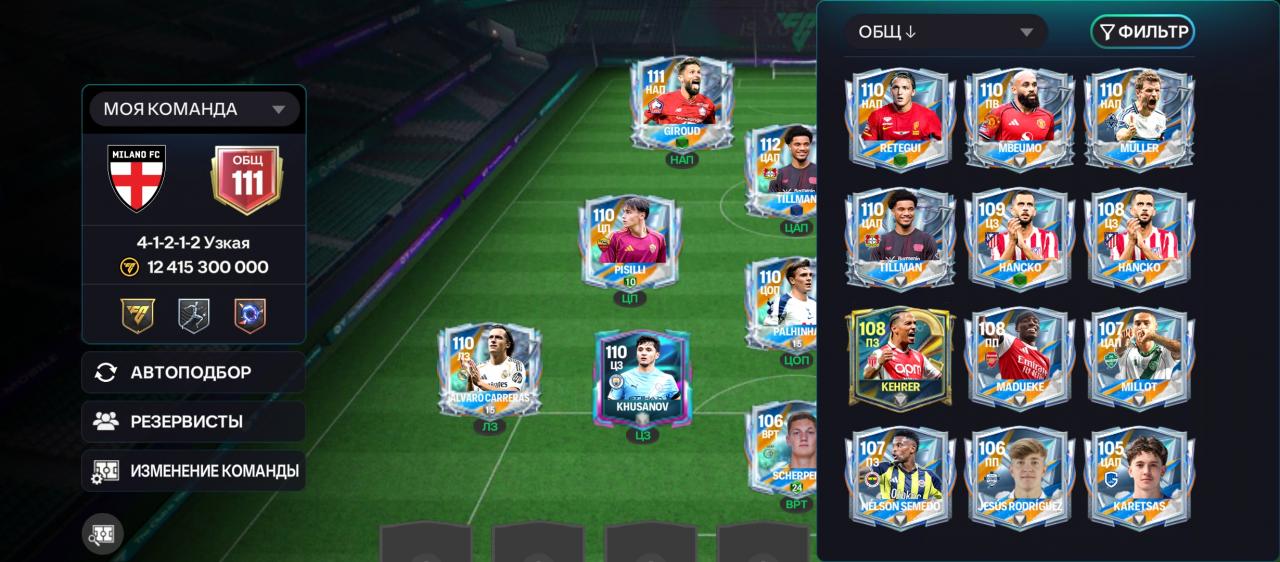Pick the Nelson Semedo card
Viewport: 1280px width, 562px height.
coord(901,477)
